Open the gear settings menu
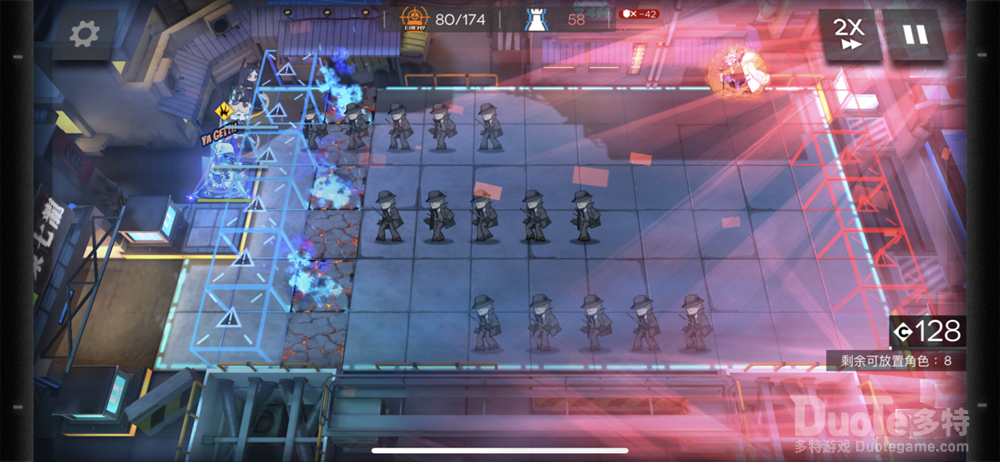This screenshot has height=462, width=1000. tap(85, 36)
